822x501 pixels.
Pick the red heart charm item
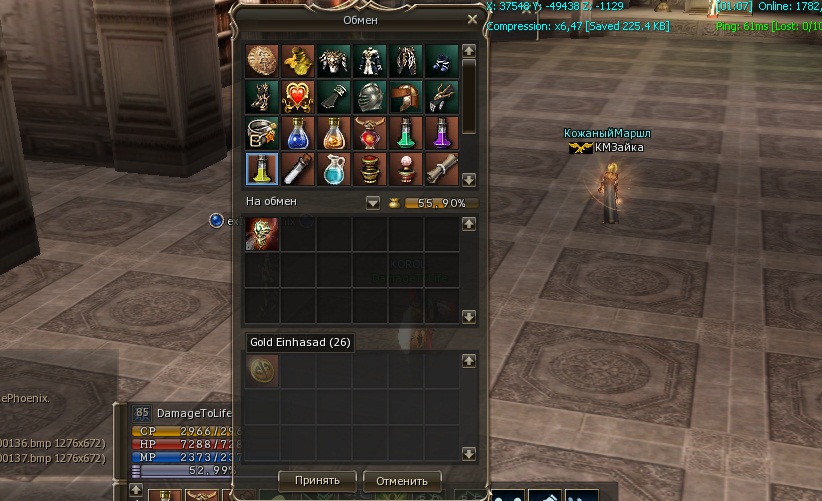[x=298, y=96]
